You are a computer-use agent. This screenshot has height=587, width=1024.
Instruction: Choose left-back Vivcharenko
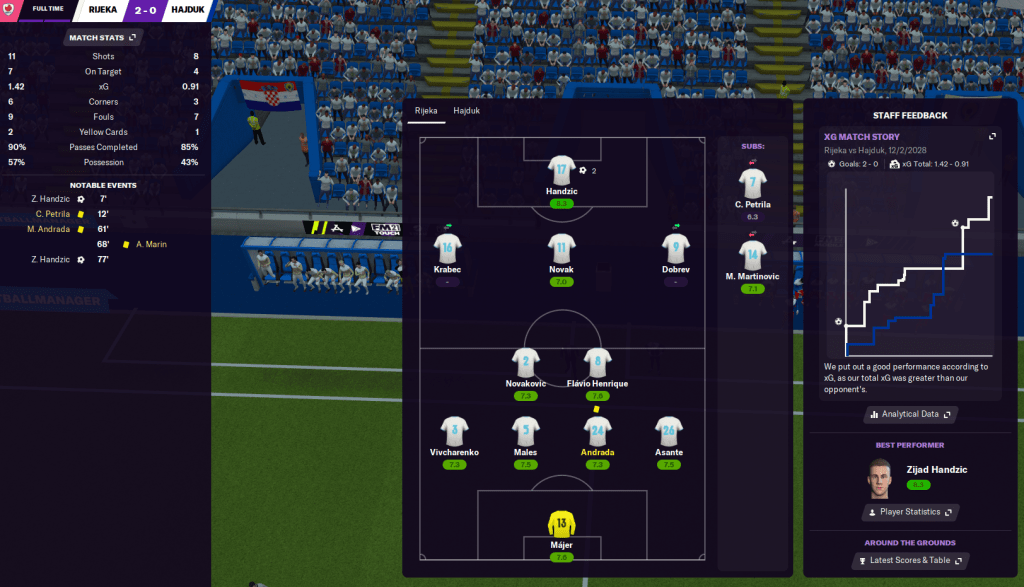pyautogui.click(x=454, y=431)
